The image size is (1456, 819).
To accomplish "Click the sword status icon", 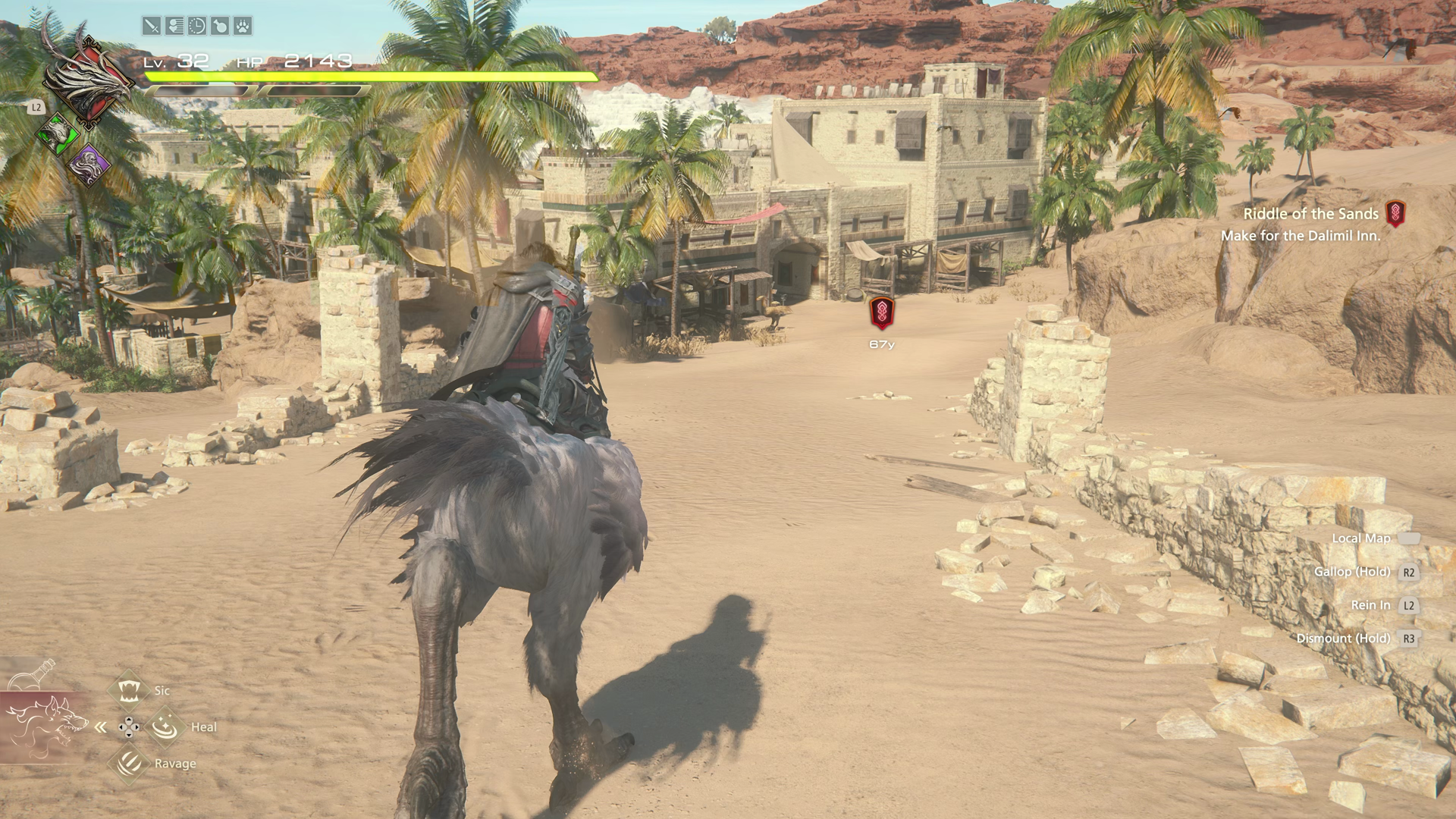I will click(x=152, y=27).
